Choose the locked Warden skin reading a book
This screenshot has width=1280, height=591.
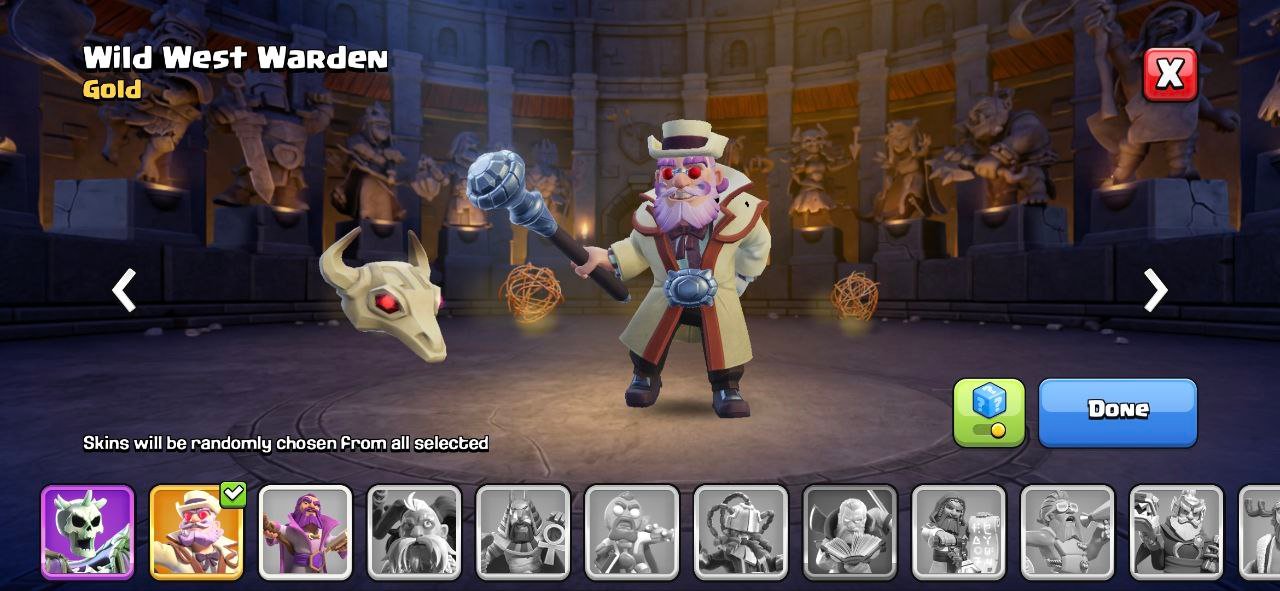(850, 532)
